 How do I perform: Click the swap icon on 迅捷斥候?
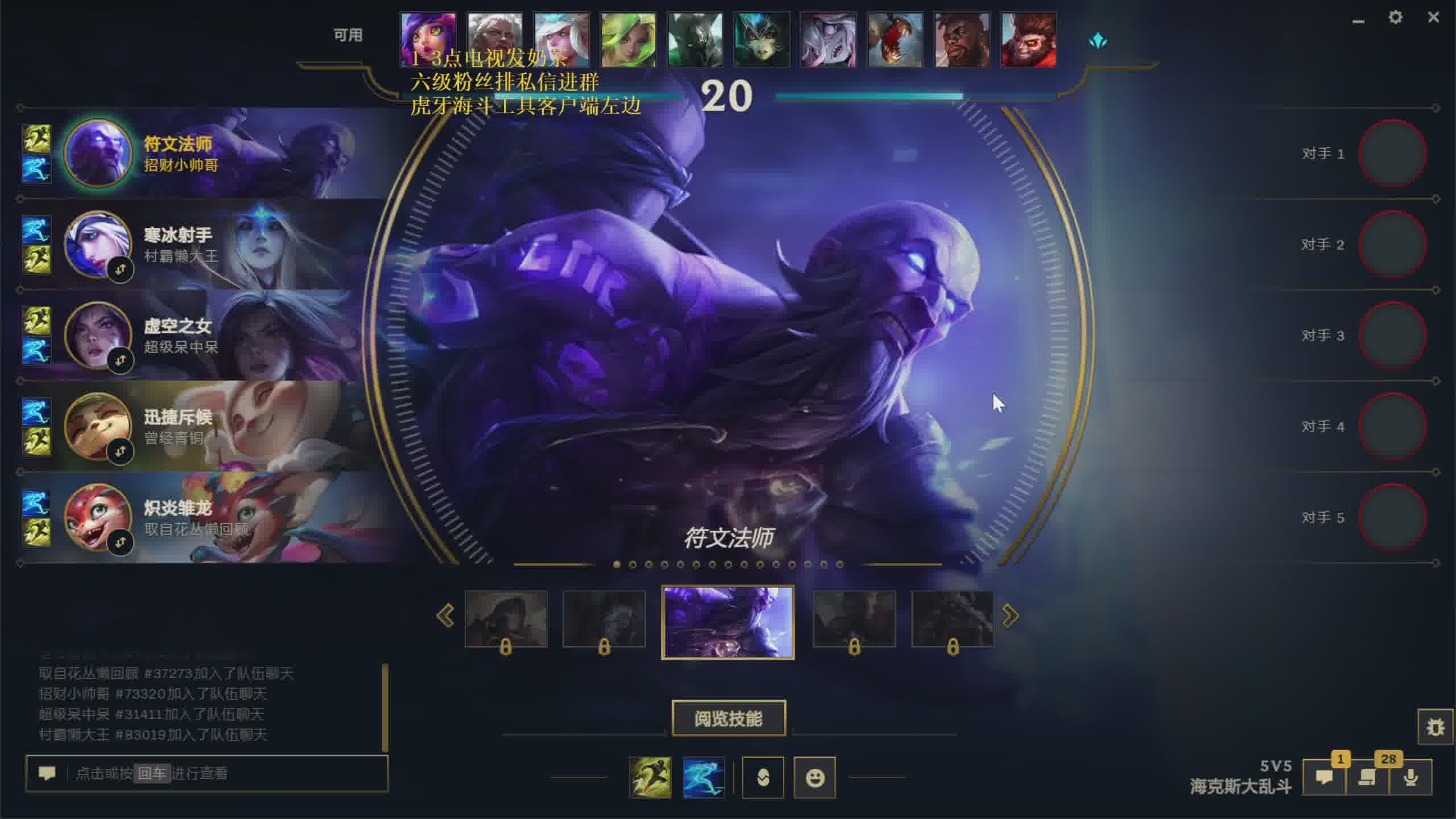[x=120, y=452]
